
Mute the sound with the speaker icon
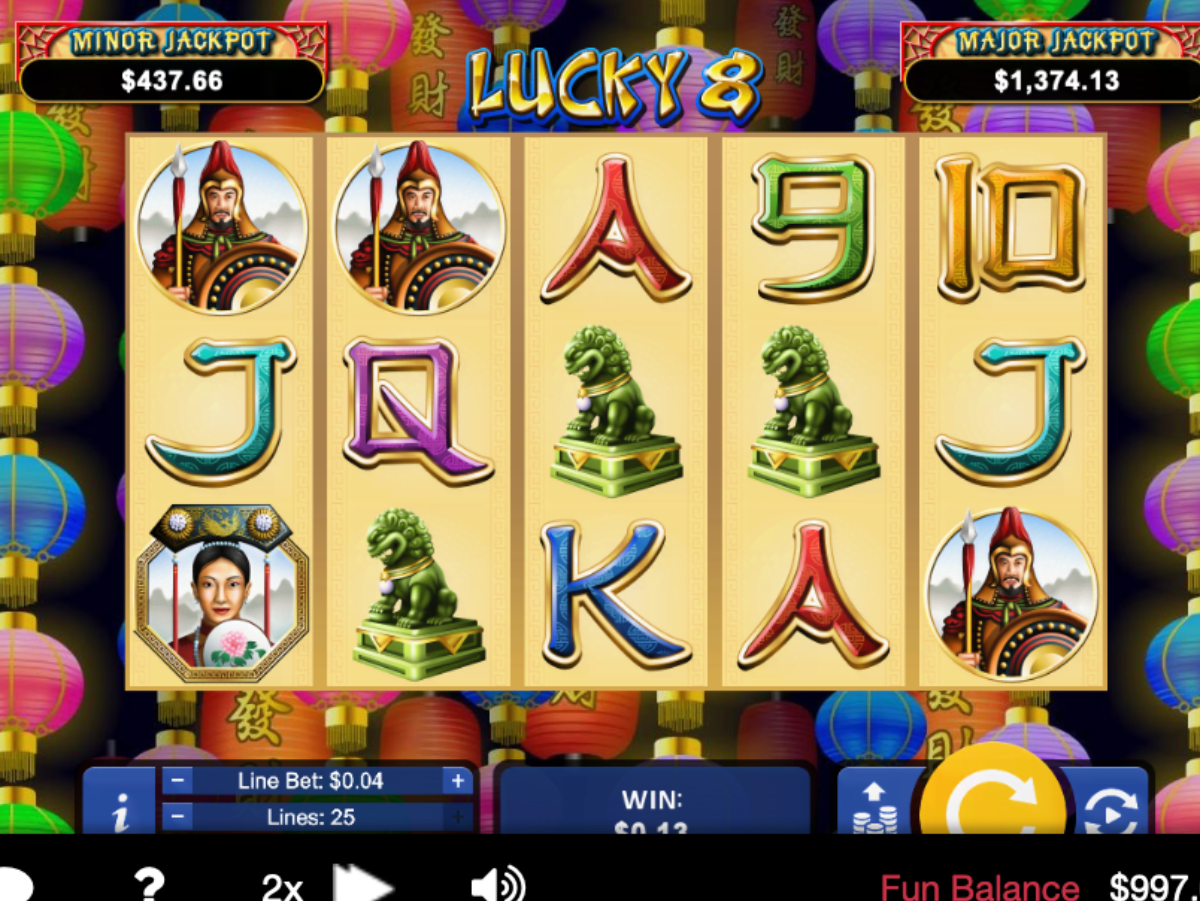pos(497,885)
